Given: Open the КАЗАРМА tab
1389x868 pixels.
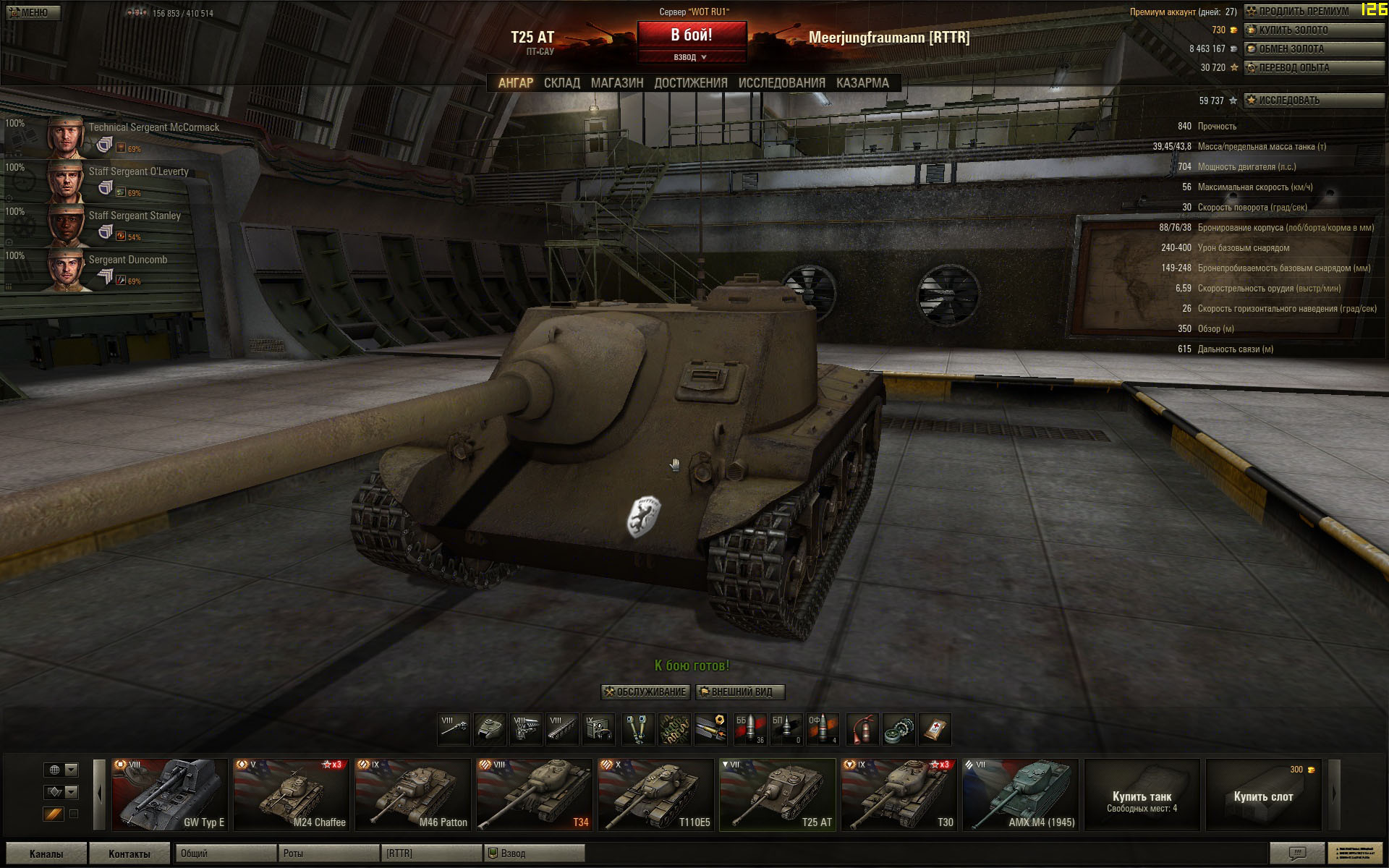Looking at the screenshot, I should [x=862, y=83].
